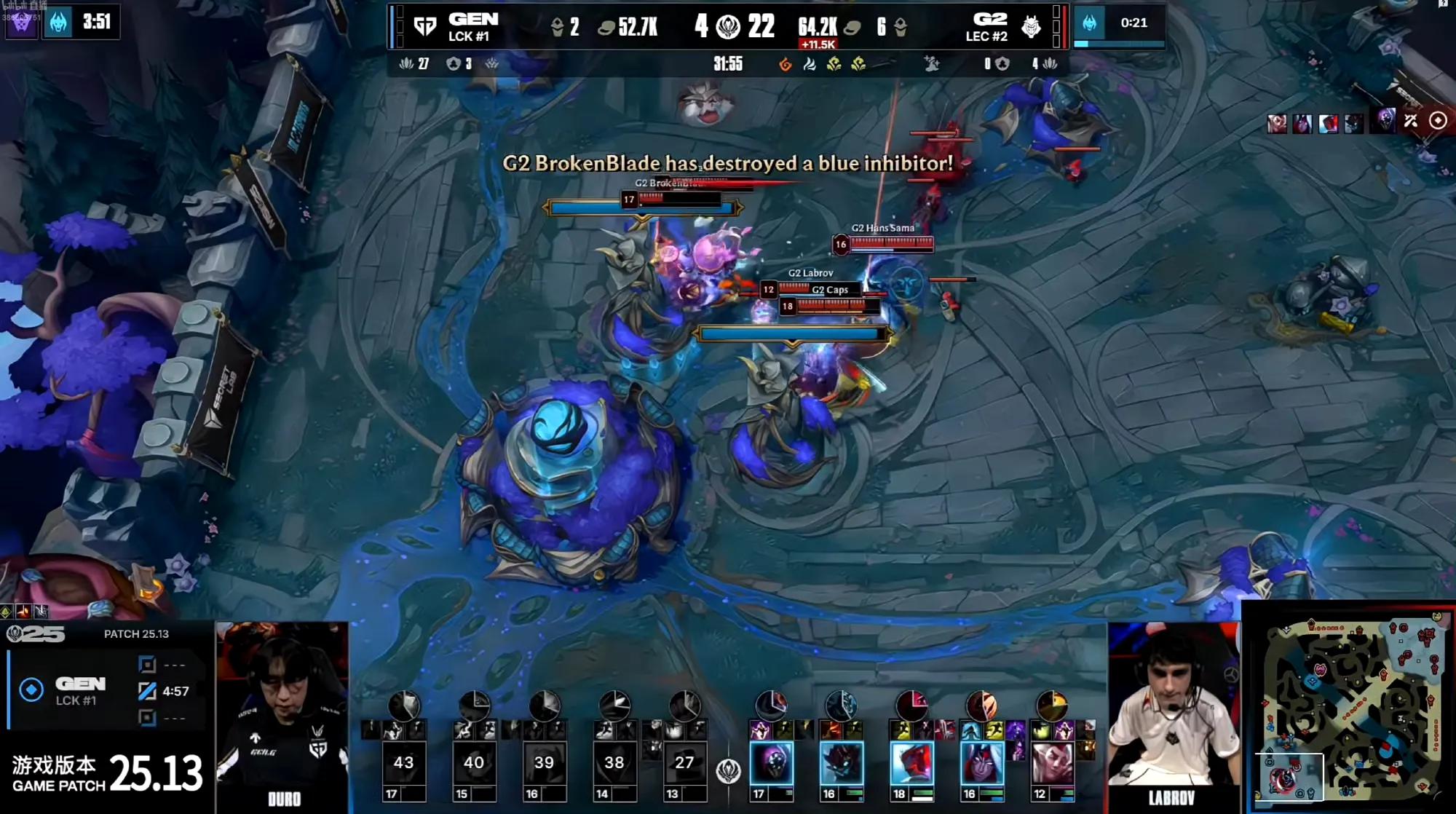Click the Baron buff timer showing 0:21

coord(1133,23)
